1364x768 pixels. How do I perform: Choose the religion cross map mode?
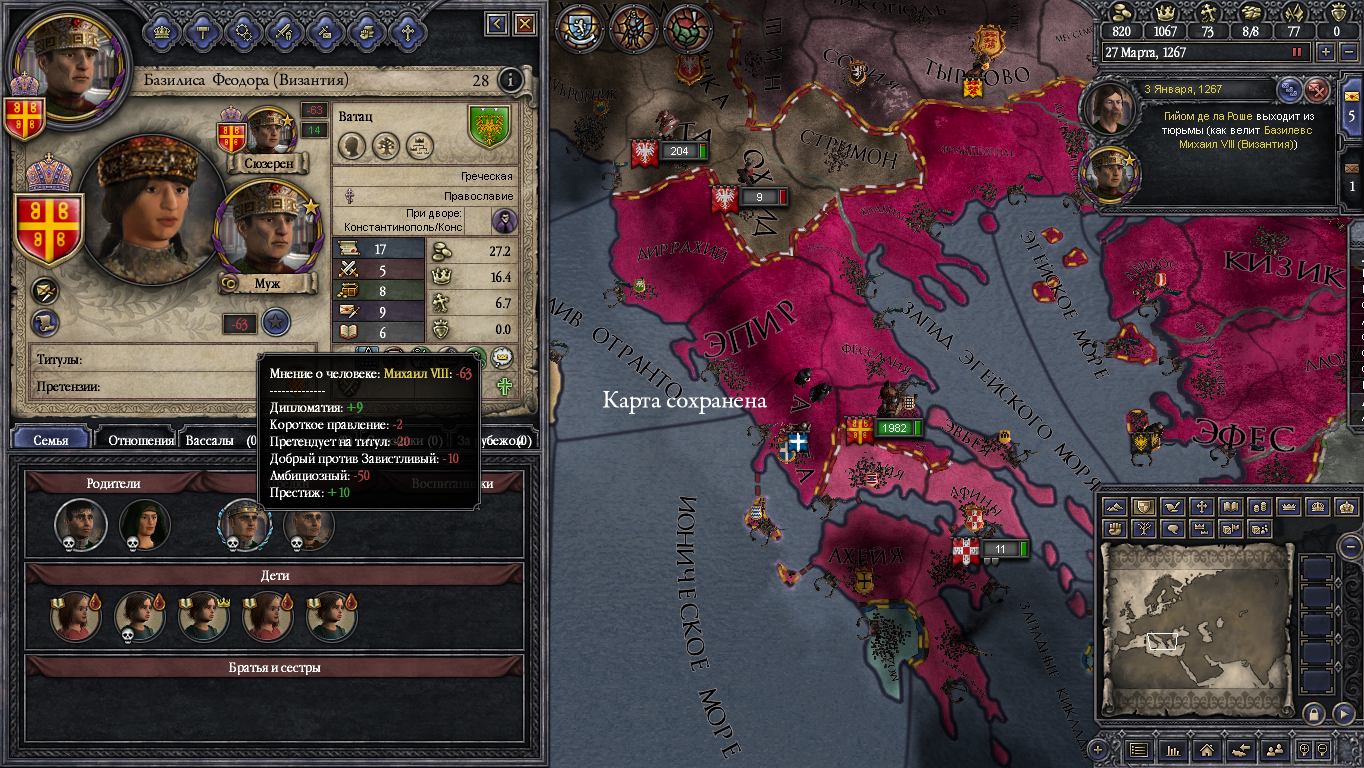click(1203, 507)
